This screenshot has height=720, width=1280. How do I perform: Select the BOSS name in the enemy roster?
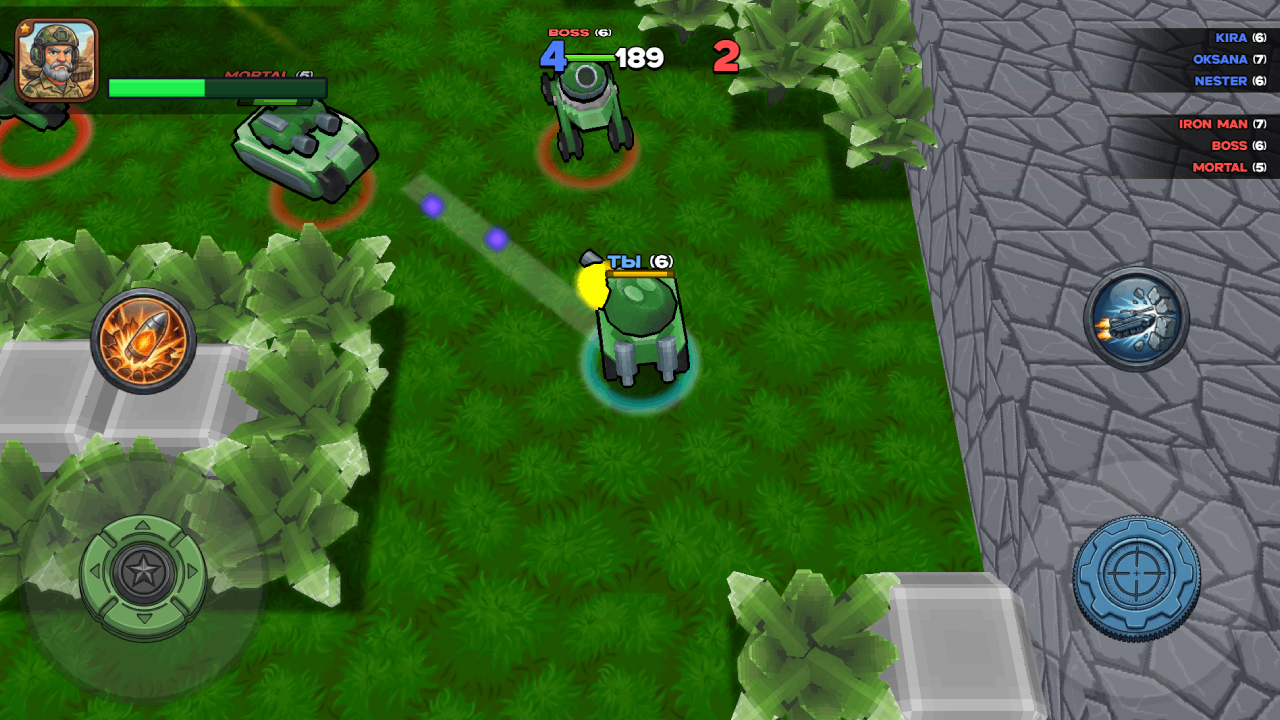[x=1231, y=145]
